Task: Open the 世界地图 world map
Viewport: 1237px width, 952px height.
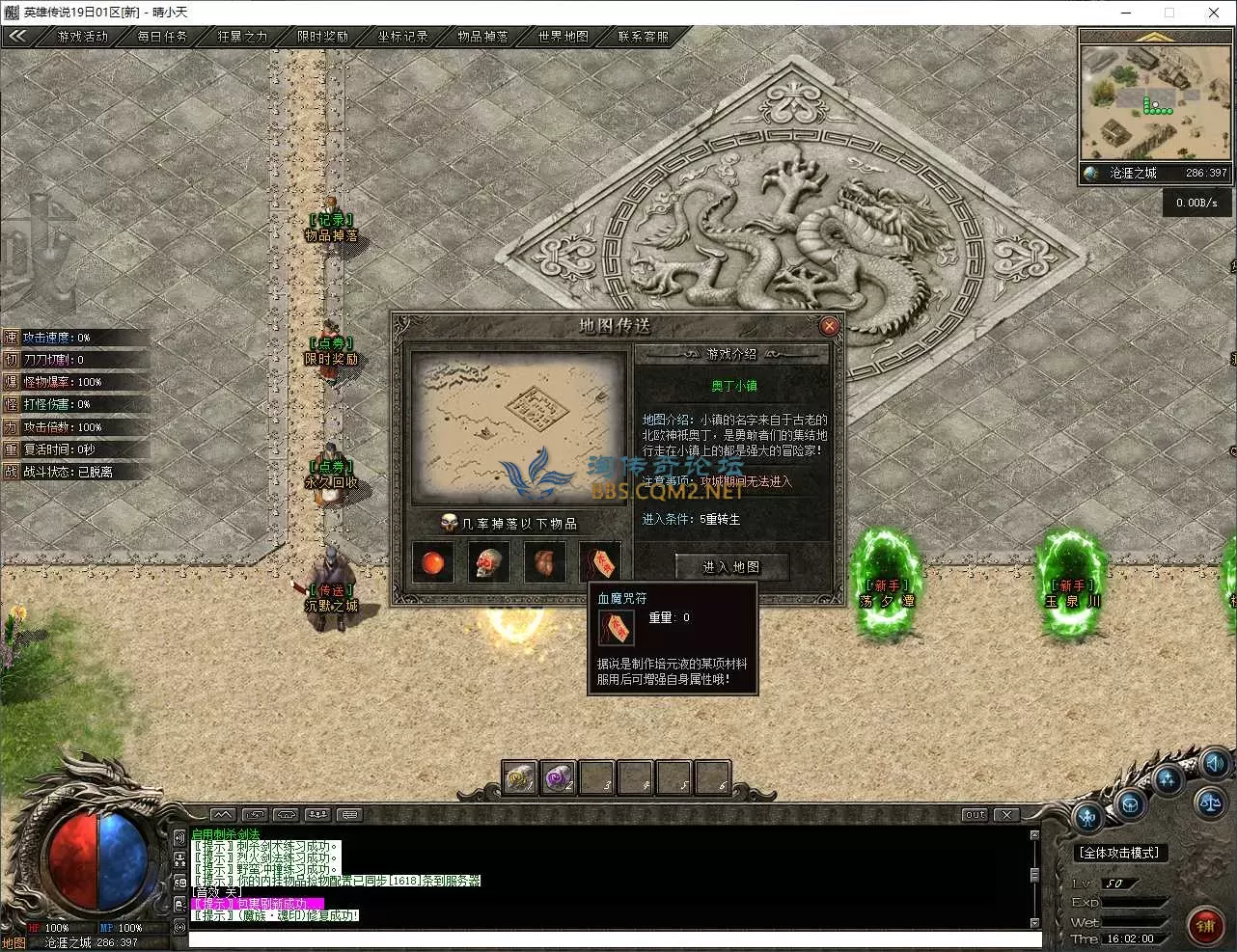Action: [x=563, y=37]
